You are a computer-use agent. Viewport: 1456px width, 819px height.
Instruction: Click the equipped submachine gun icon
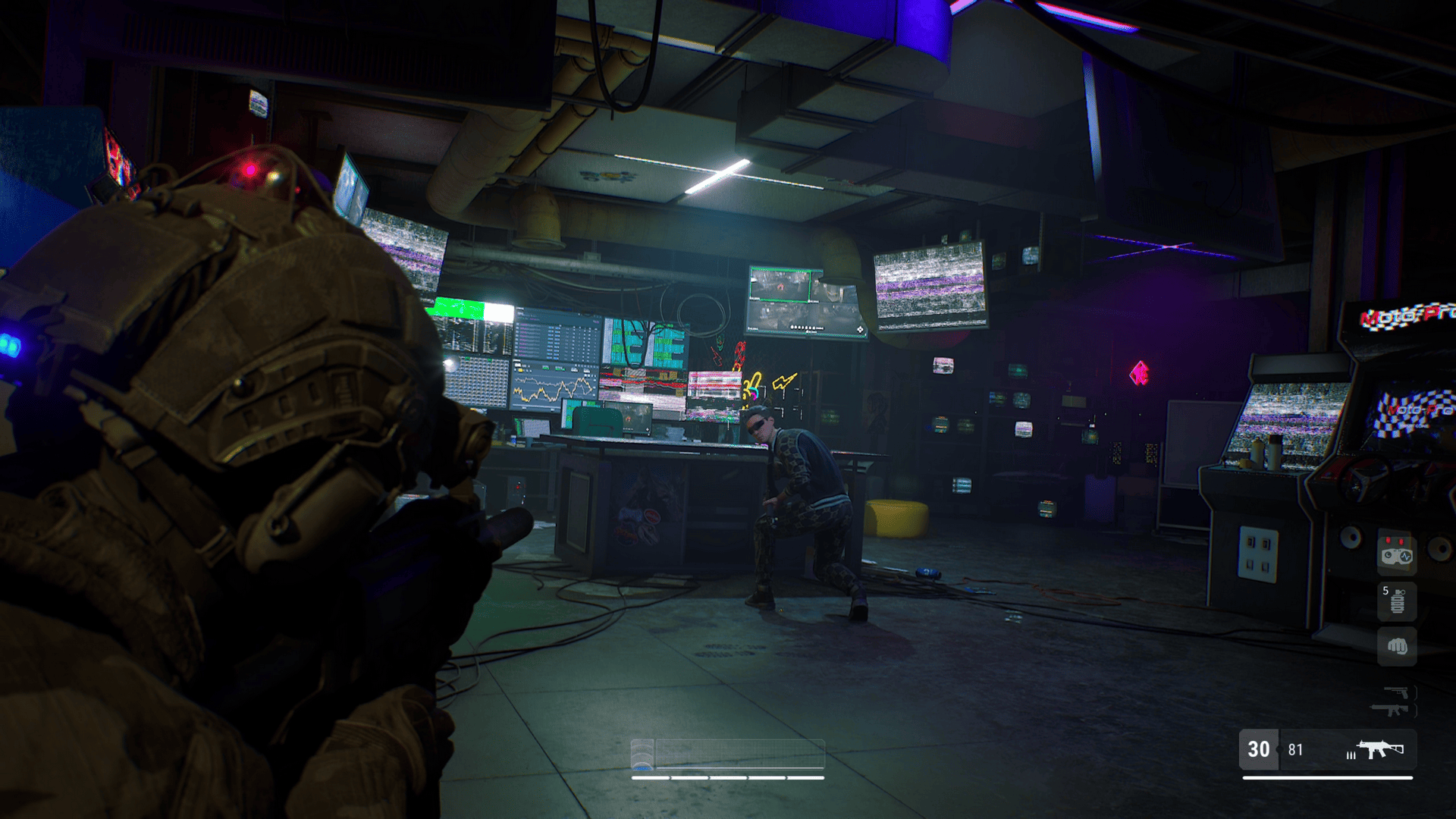[x=1380, y=749]
